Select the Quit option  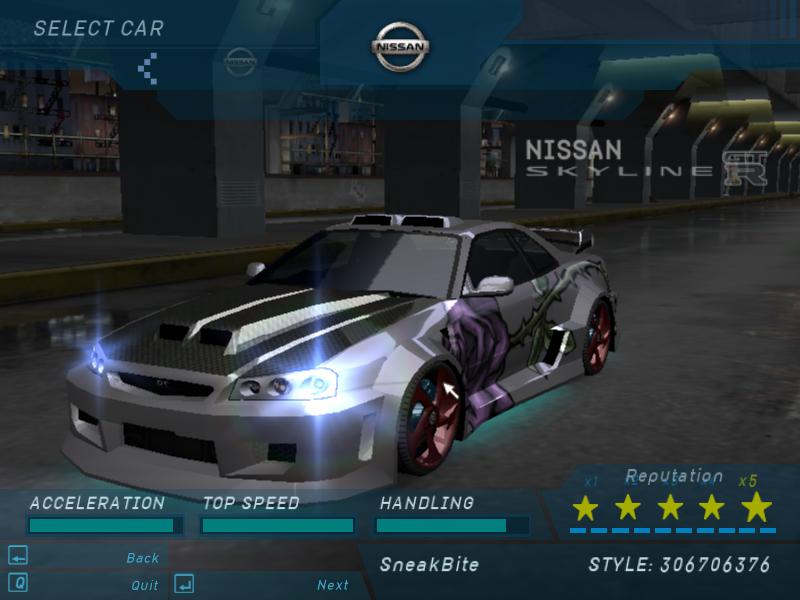[144, 585]
